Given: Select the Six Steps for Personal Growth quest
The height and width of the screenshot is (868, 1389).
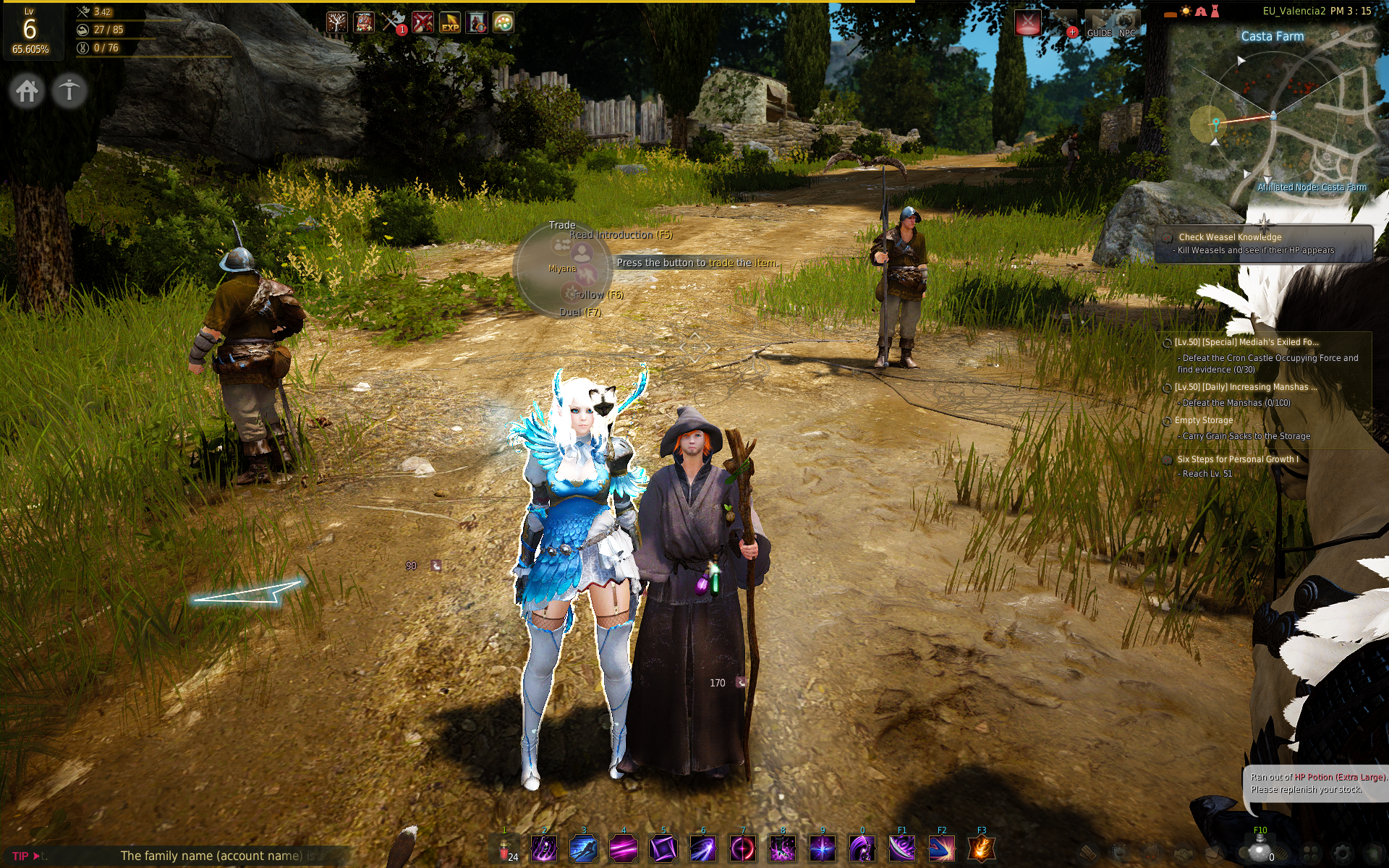Looking at the screenshot, I should (x=1237, y=459).
